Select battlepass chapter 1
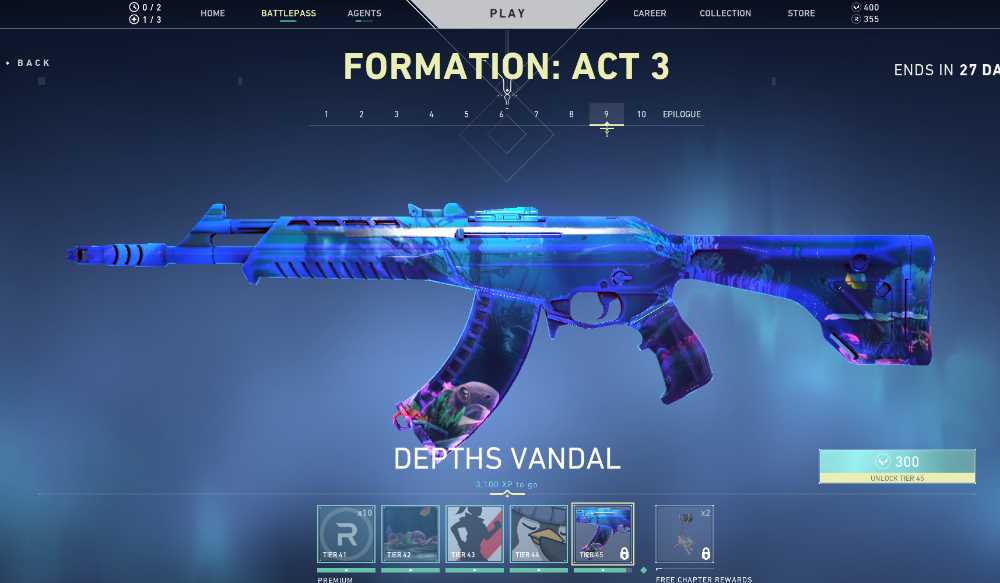 326,114
